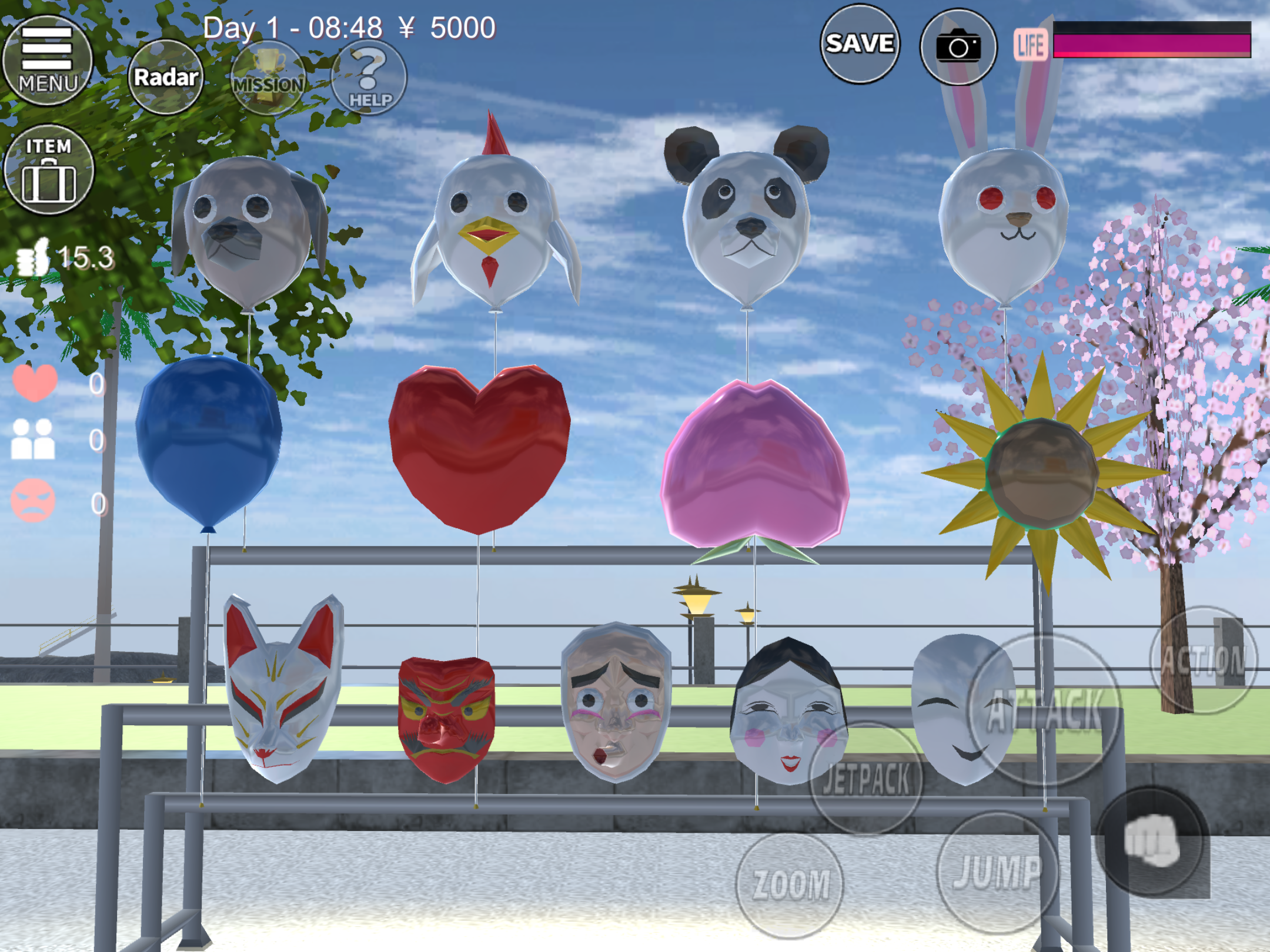Activate the Attack button
The image size is (1270, 952).
point(1045,710)
